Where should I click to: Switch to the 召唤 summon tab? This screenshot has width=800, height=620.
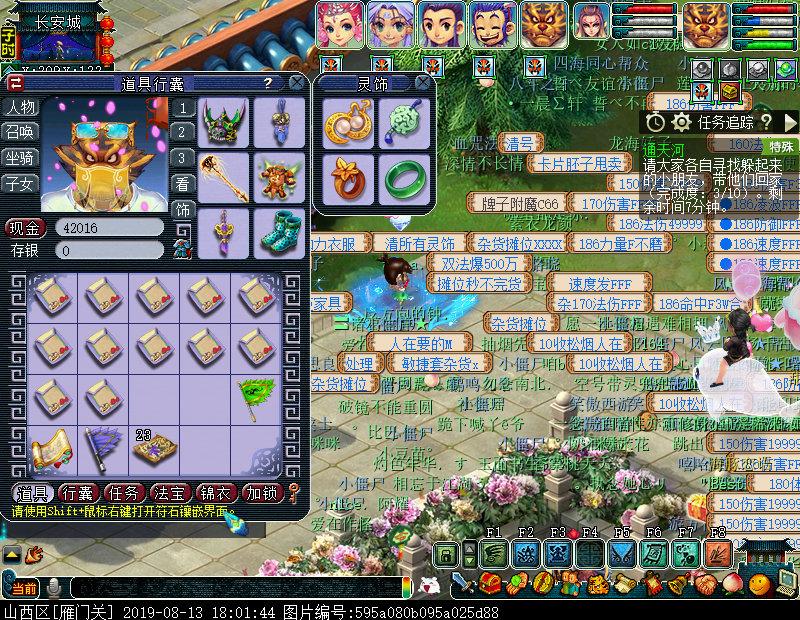click(x=19, y=133)
